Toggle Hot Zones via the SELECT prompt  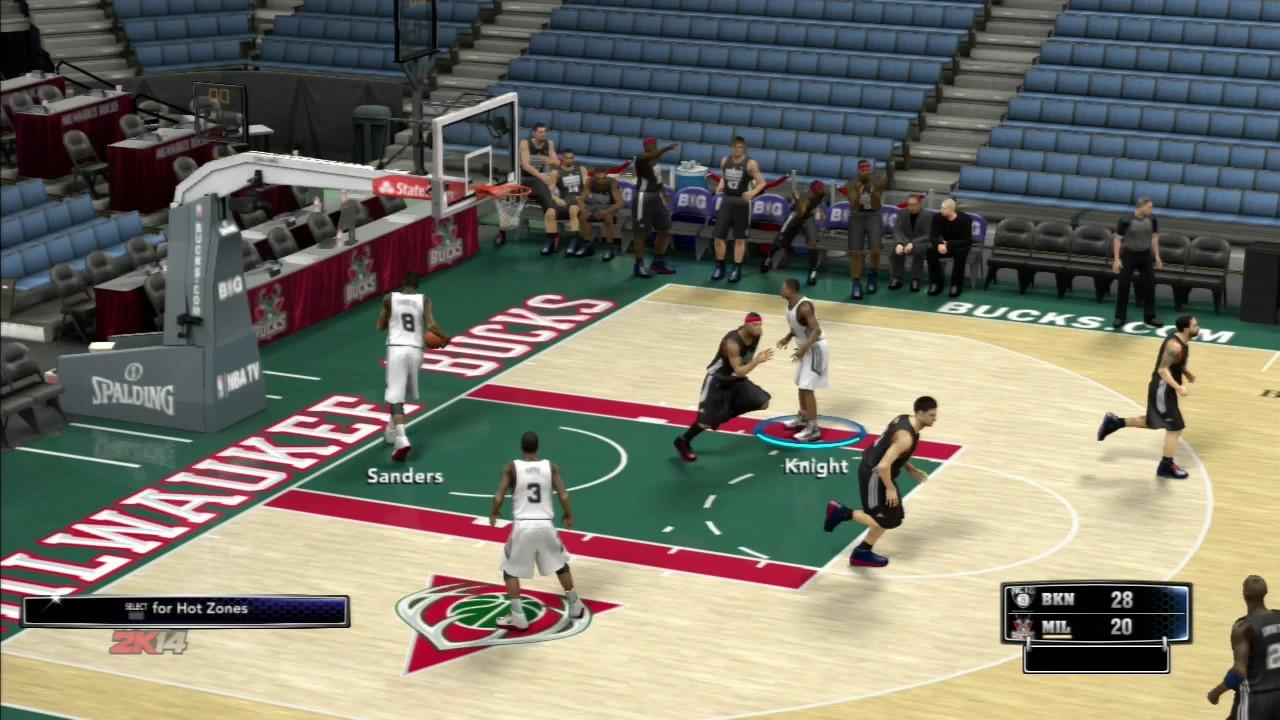185,608
